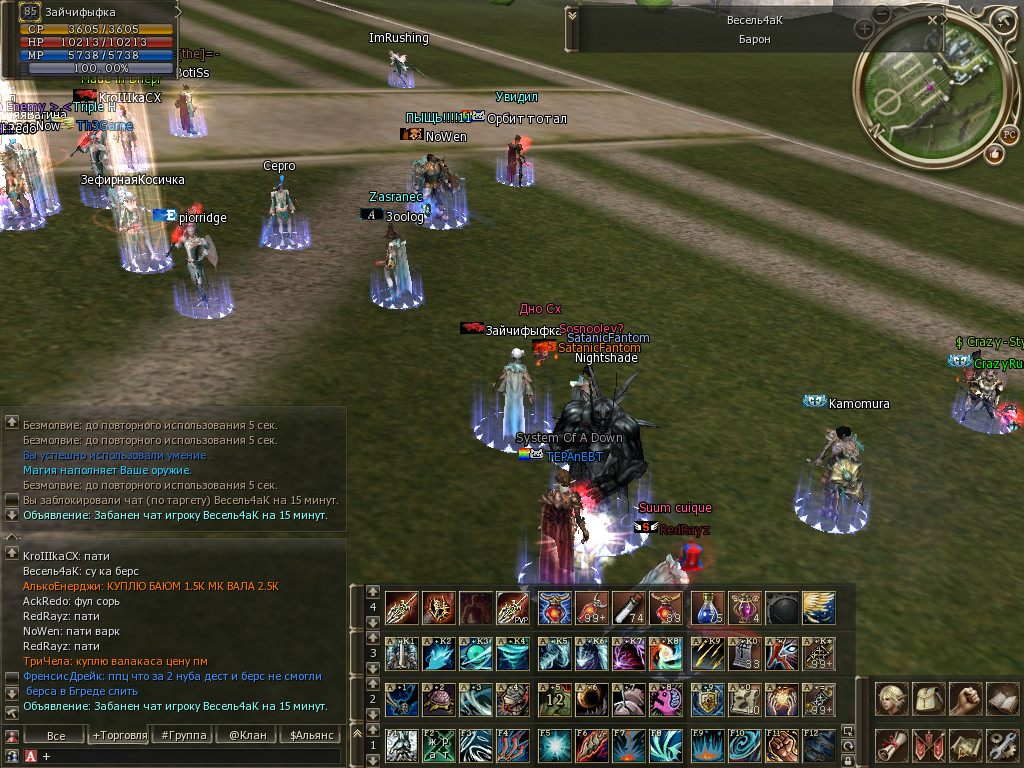Click the PC button beside the minimap

click(x=1009, y=134)
